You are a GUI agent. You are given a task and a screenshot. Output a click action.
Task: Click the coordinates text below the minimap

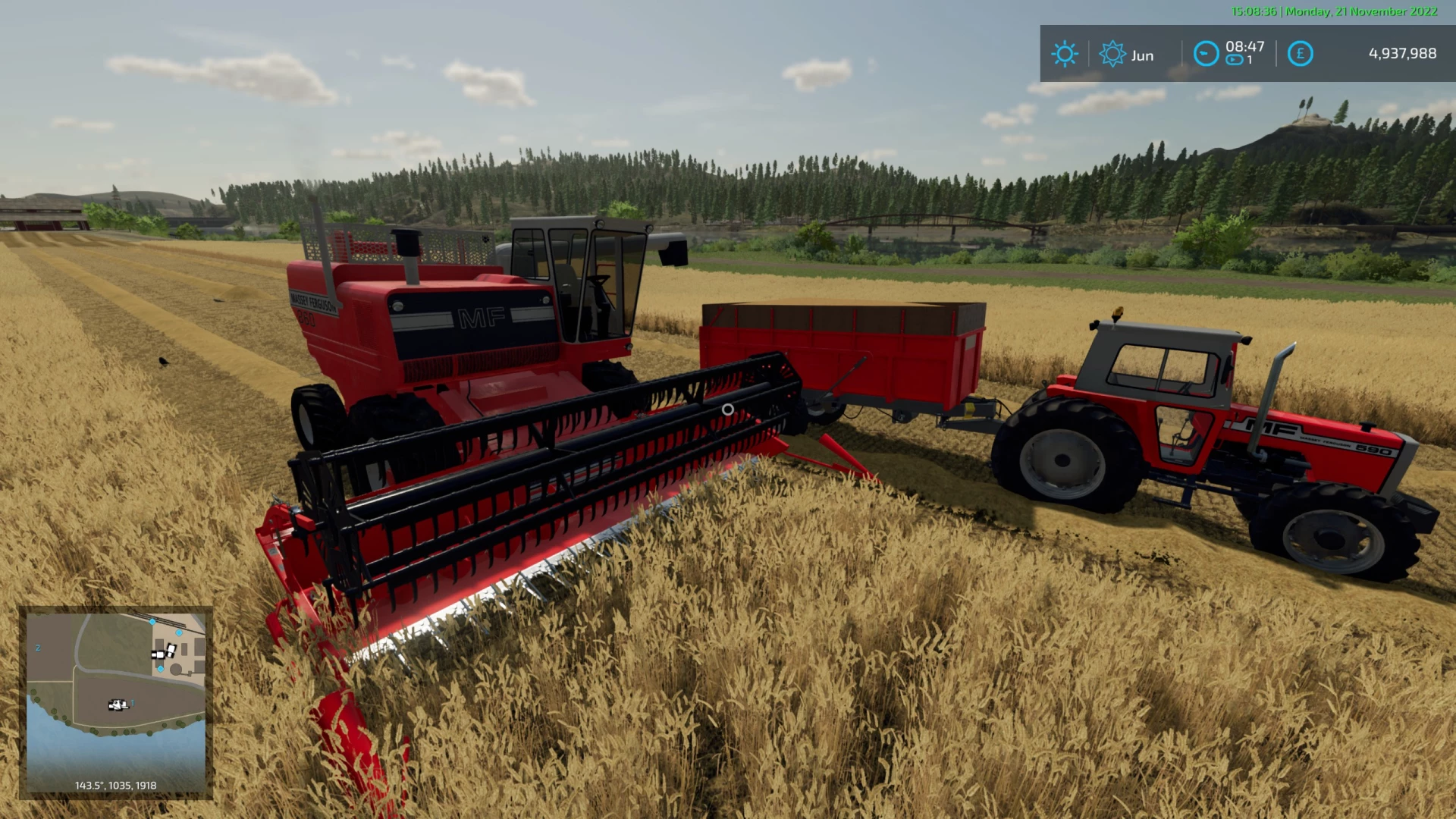[x=115, y=786]
